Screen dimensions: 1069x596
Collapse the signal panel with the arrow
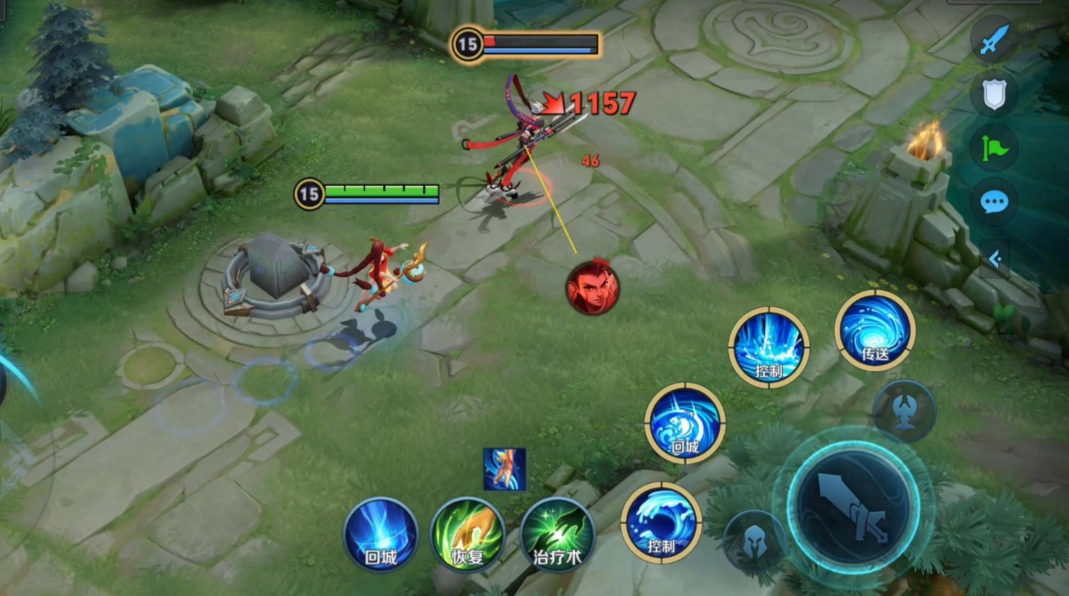(994, 259)
